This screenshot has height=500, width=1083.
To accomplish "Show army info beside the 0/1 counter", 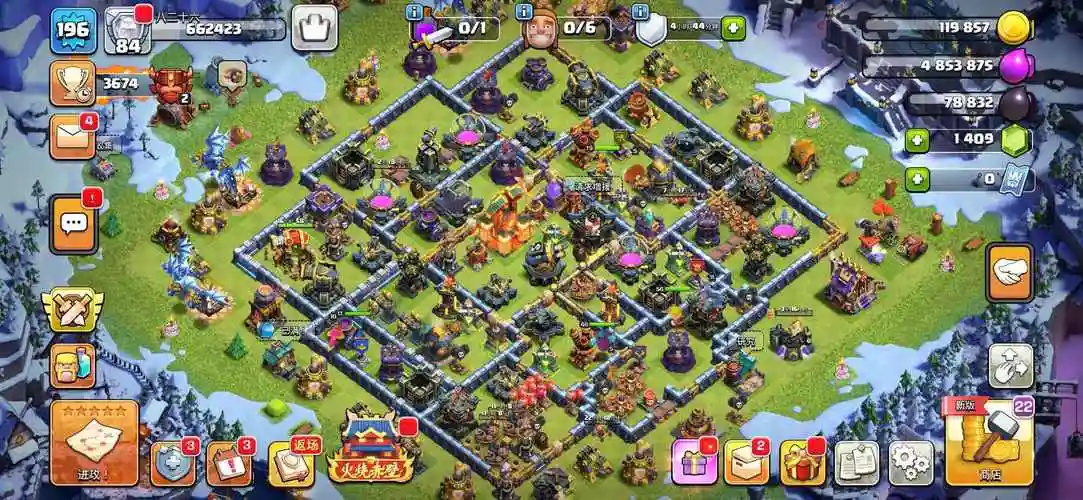I will [415, 12].
